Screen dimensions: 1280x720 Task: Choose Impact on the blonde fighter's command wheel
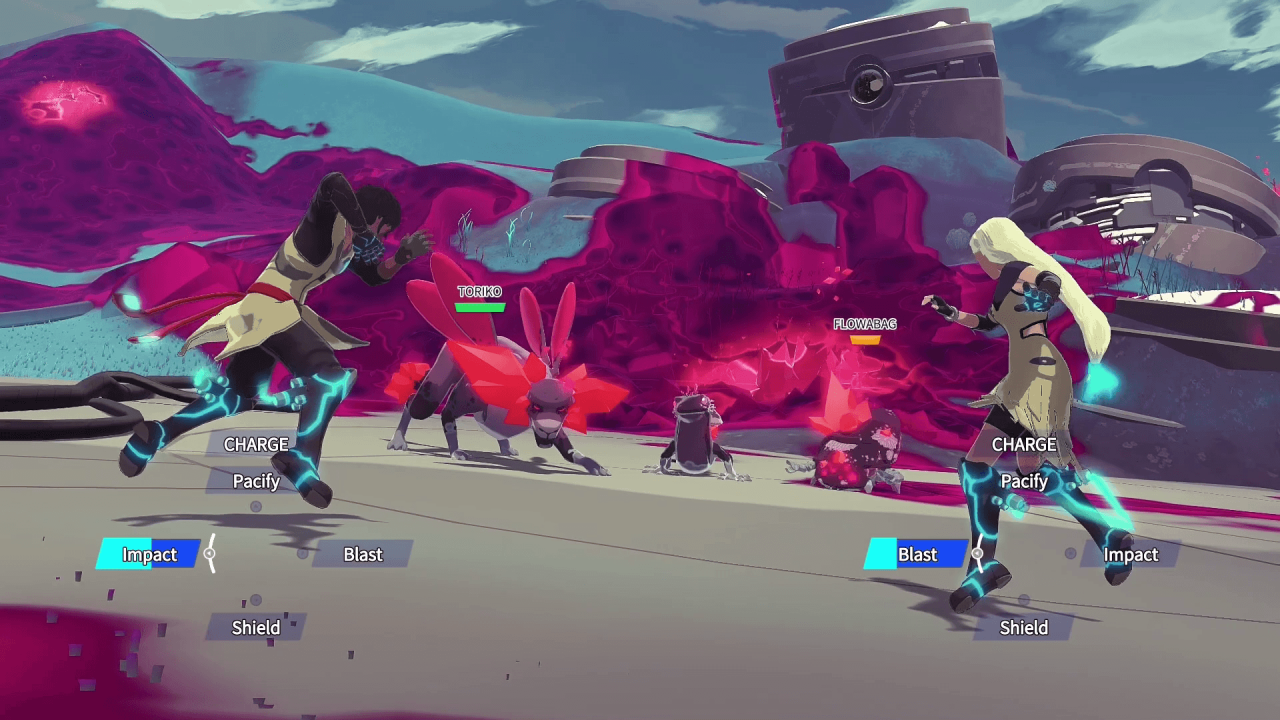click(1130, 554)
